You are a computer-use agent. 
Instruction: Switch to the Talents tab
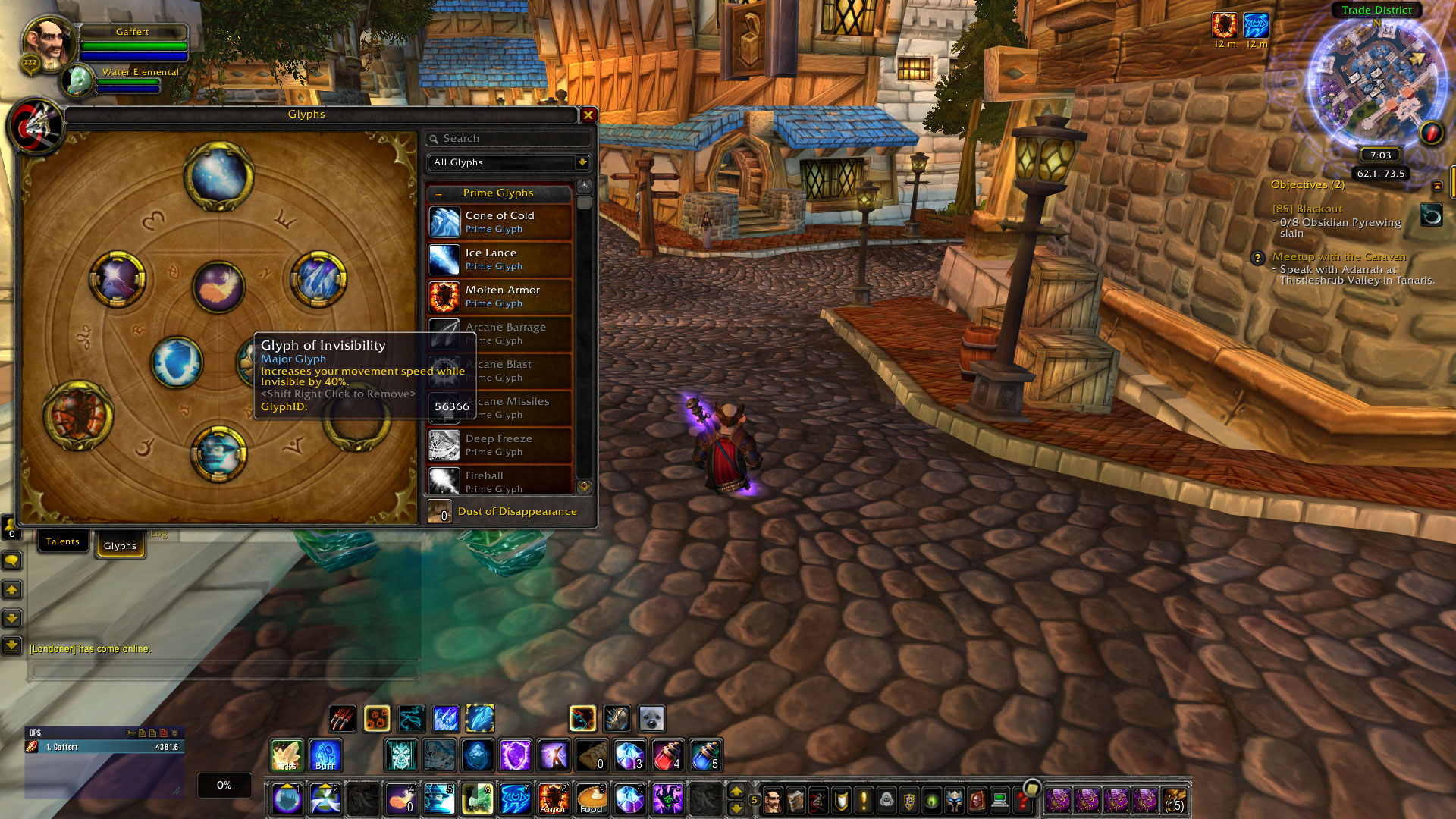click(x=63, y=541)
